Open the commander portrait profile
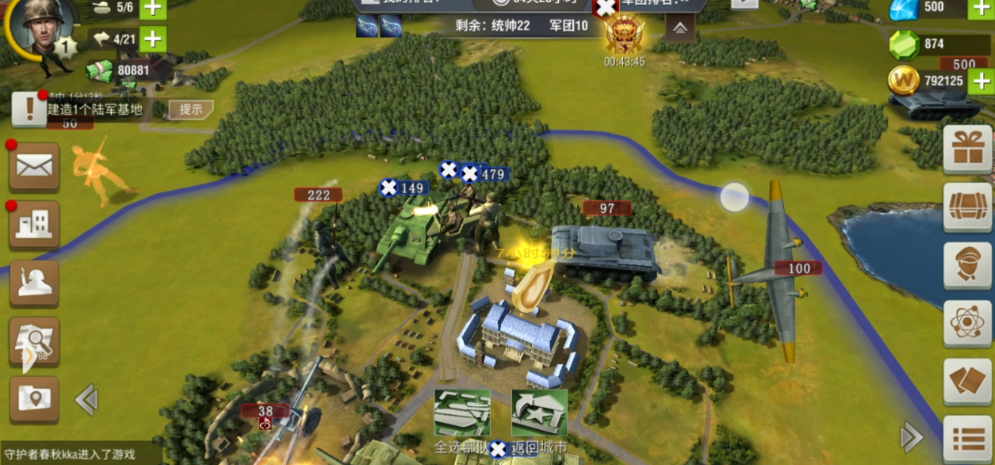This screenshot has height=465, width=995. (40, 30)
